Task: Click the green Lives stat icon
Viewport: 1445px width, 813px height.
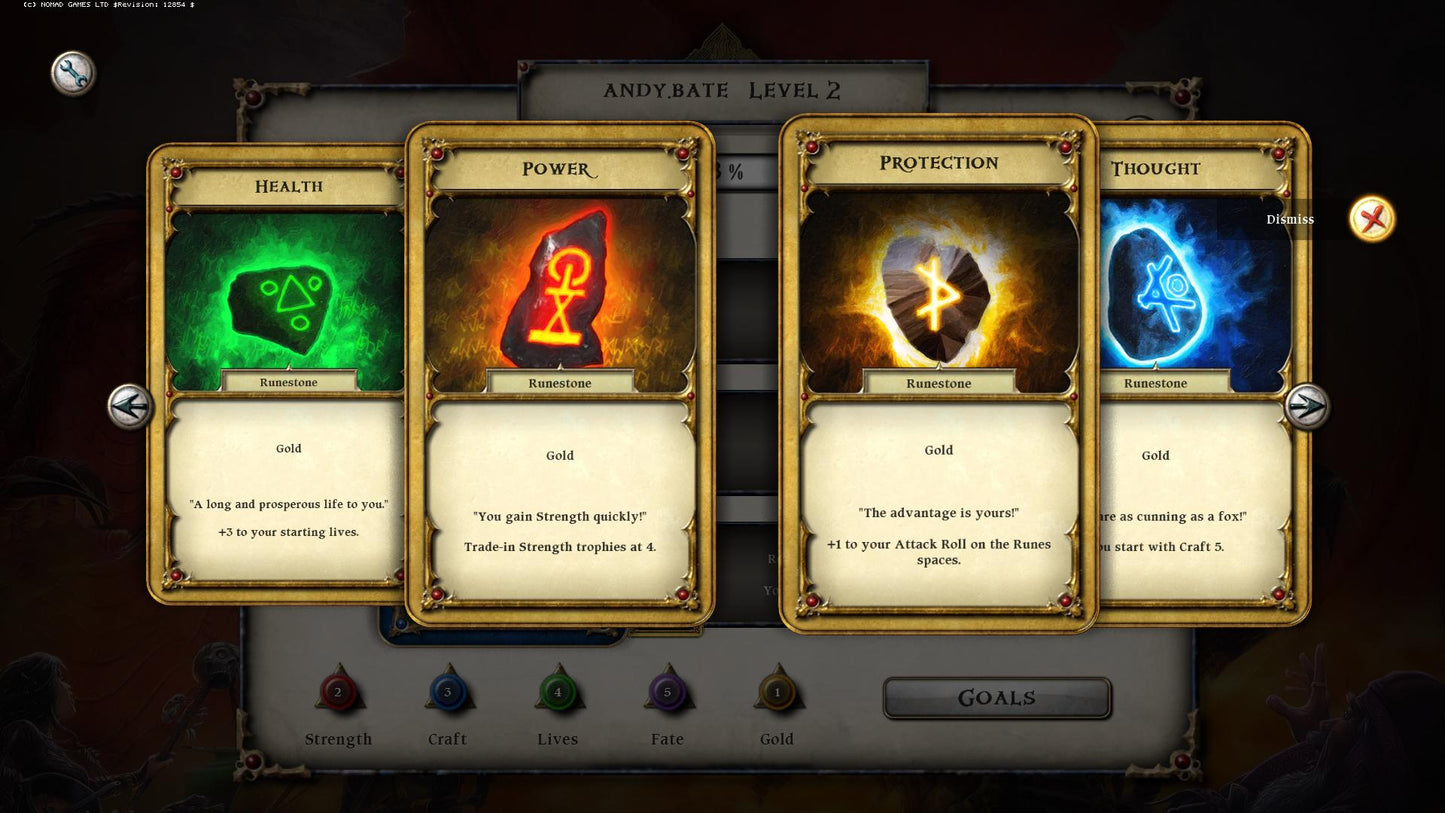Action: coord(558,691)
